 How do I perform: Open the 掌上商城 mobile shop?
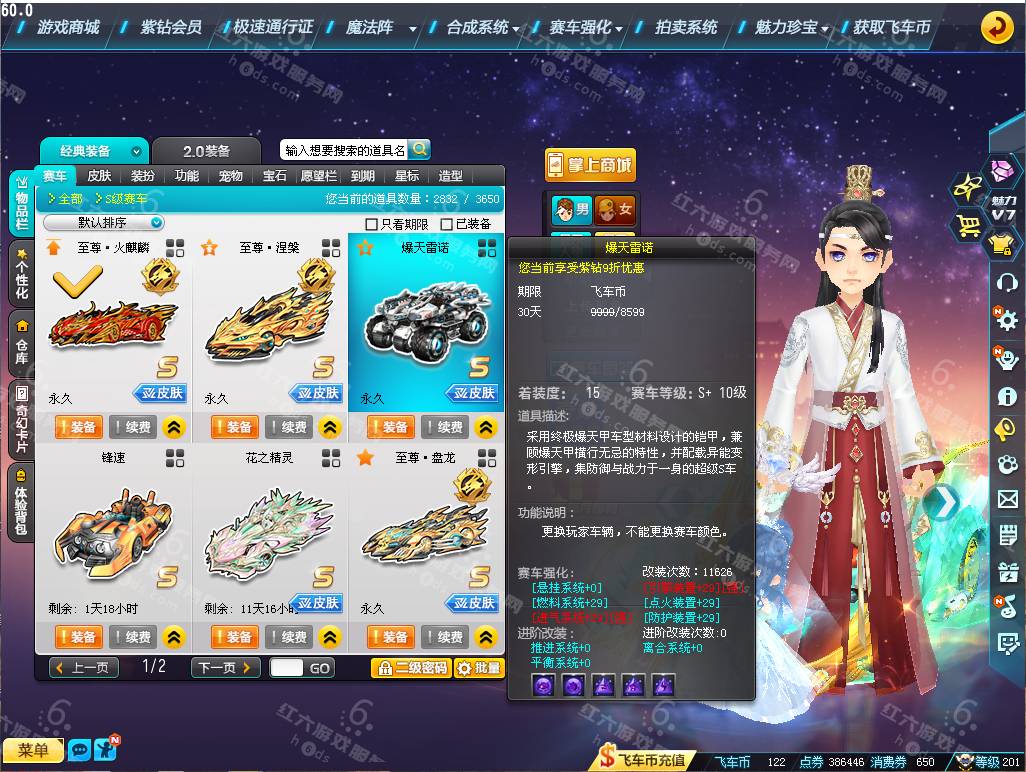(590, 166)
